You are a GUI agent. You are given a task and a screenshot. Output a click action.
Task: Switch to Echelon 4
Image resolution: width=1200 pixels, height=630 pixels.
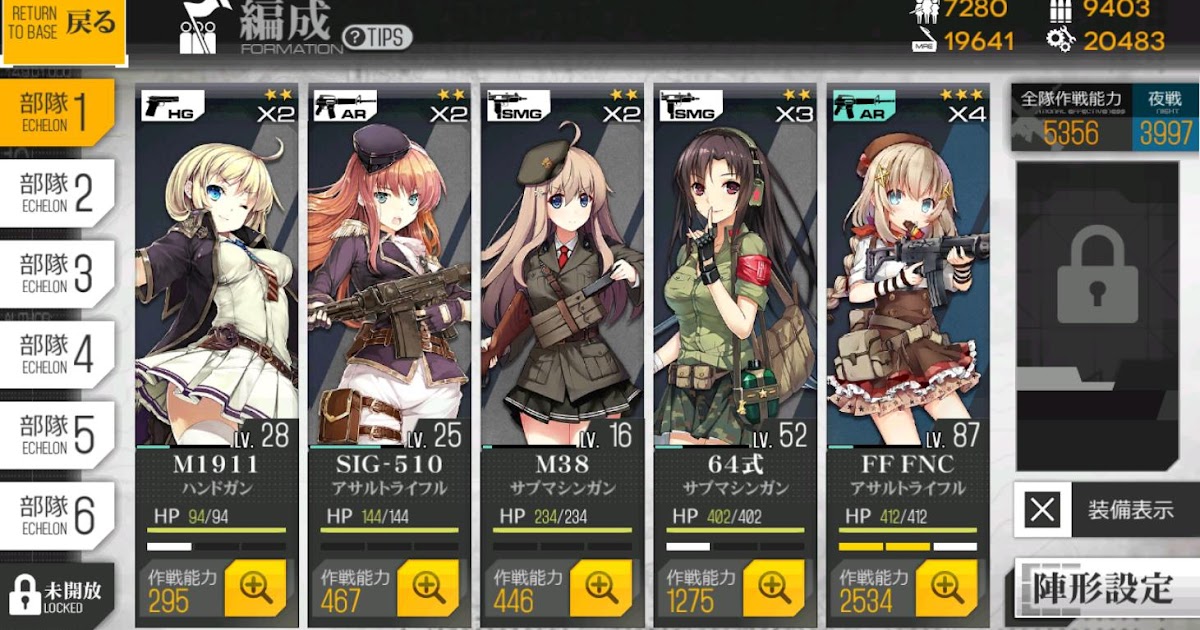click(58, 354)
